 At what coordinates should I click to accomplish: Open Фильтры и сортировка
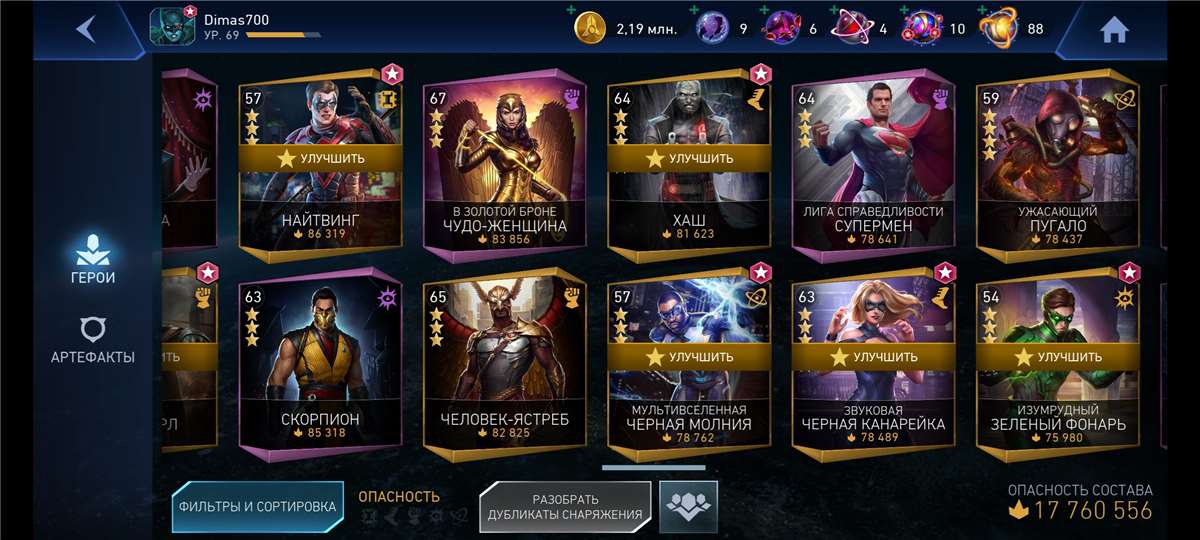tap(257, 506)
